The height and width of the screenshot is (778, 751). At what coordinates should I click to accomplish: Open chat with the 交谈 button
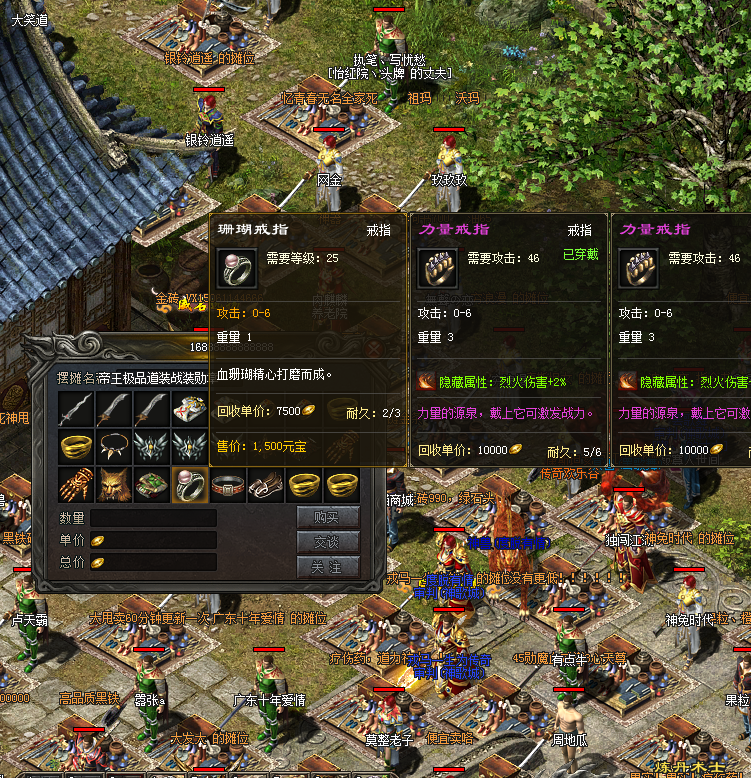(x=328, y=541)
